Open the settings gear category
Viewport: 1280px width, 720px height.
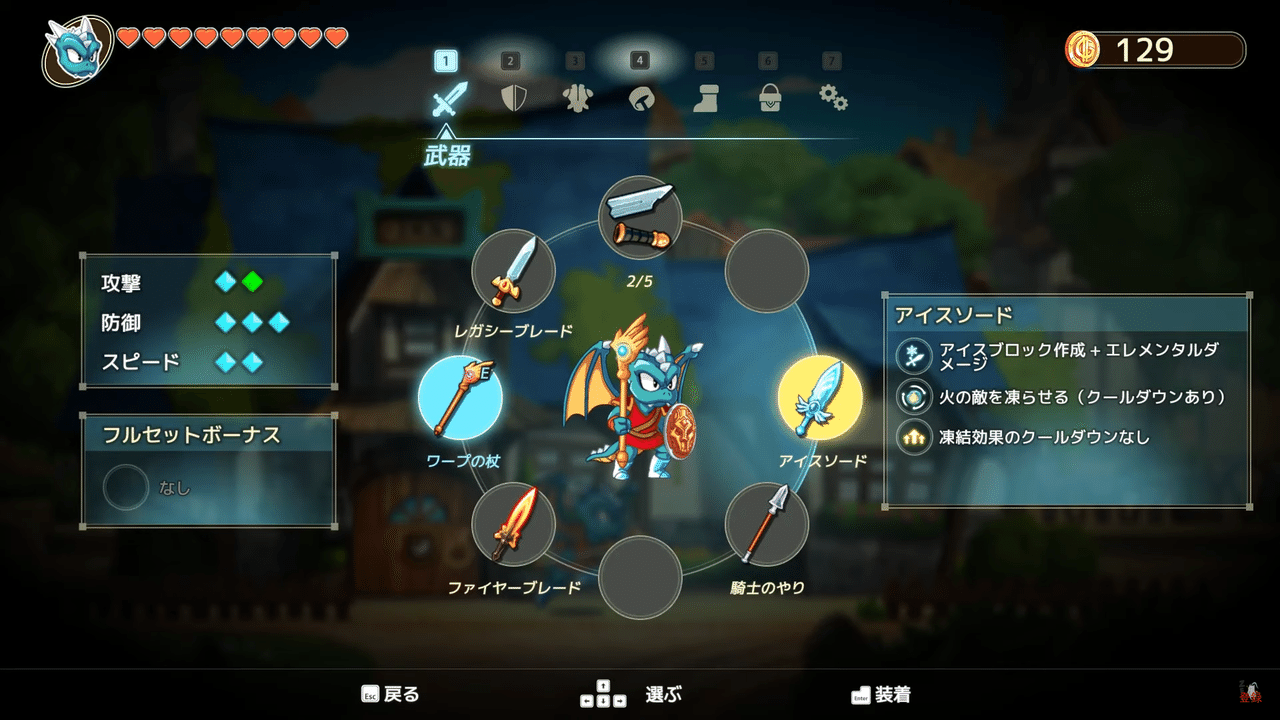click(x=833, y=99)
